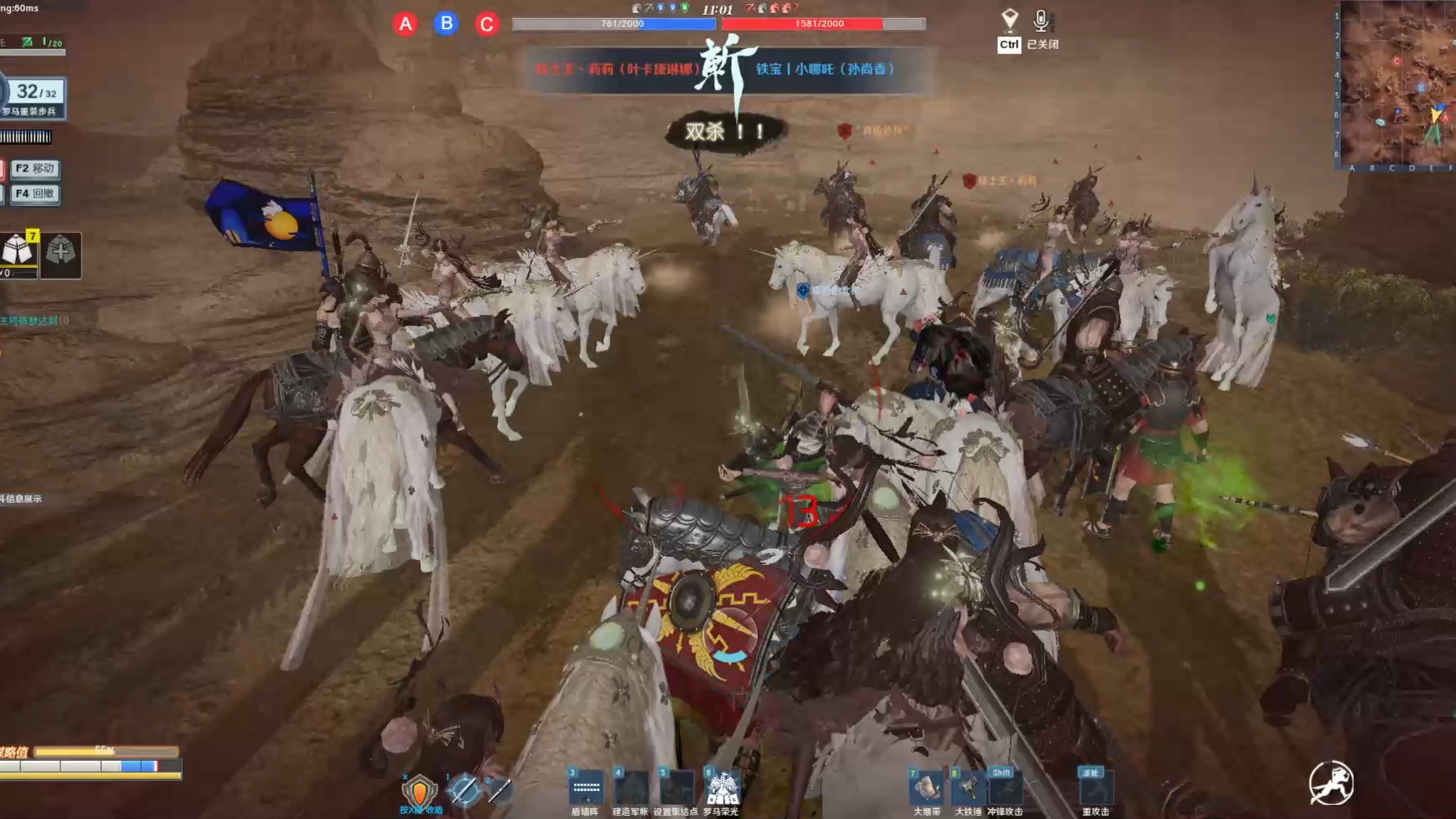Use the 建造军帐 build tent skill
1456x819 pixels.
point(631,789)
